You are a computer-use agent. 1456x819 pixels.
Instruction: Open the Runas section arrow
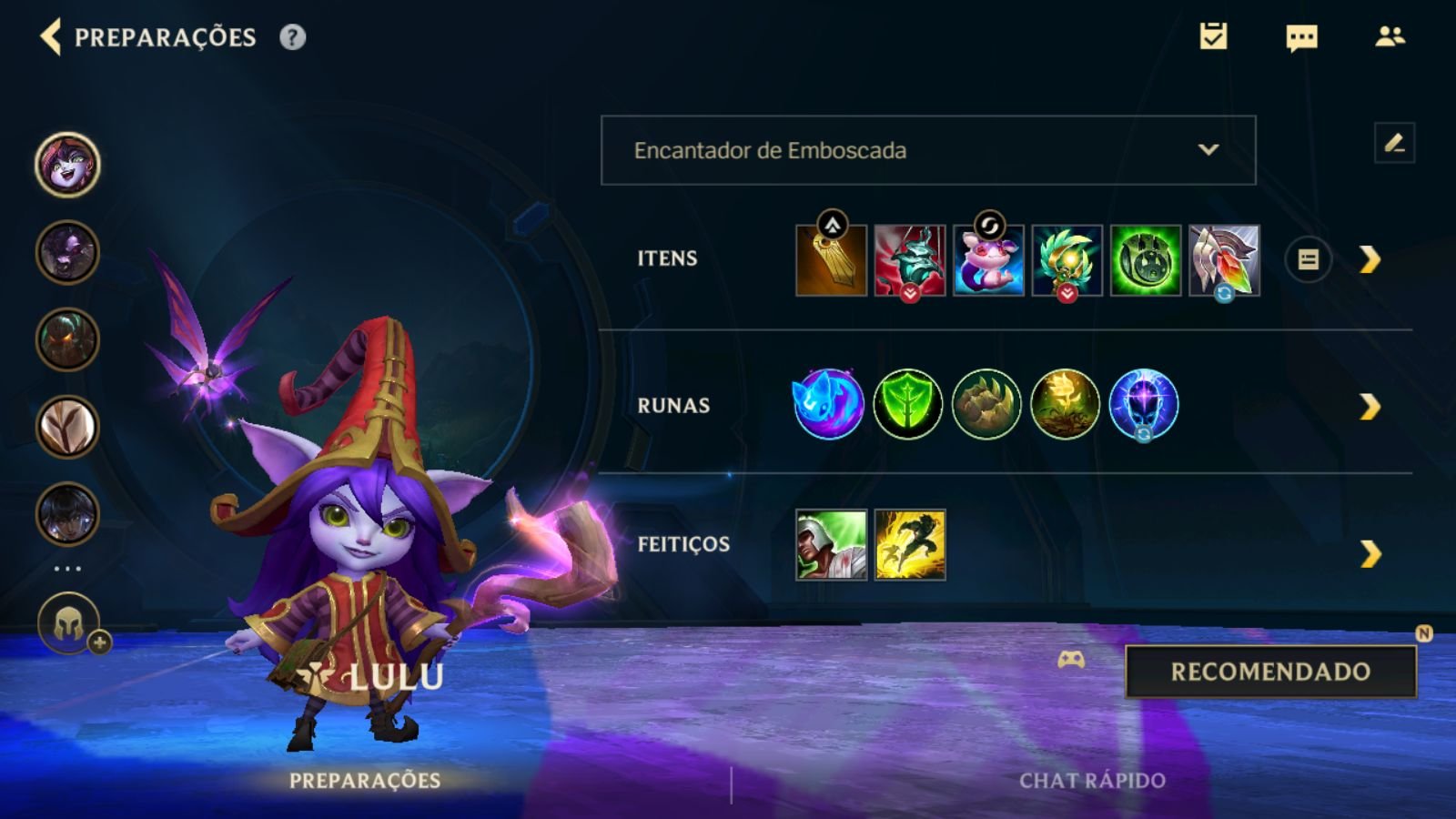pyautogui.click(x=1370, y=407)
